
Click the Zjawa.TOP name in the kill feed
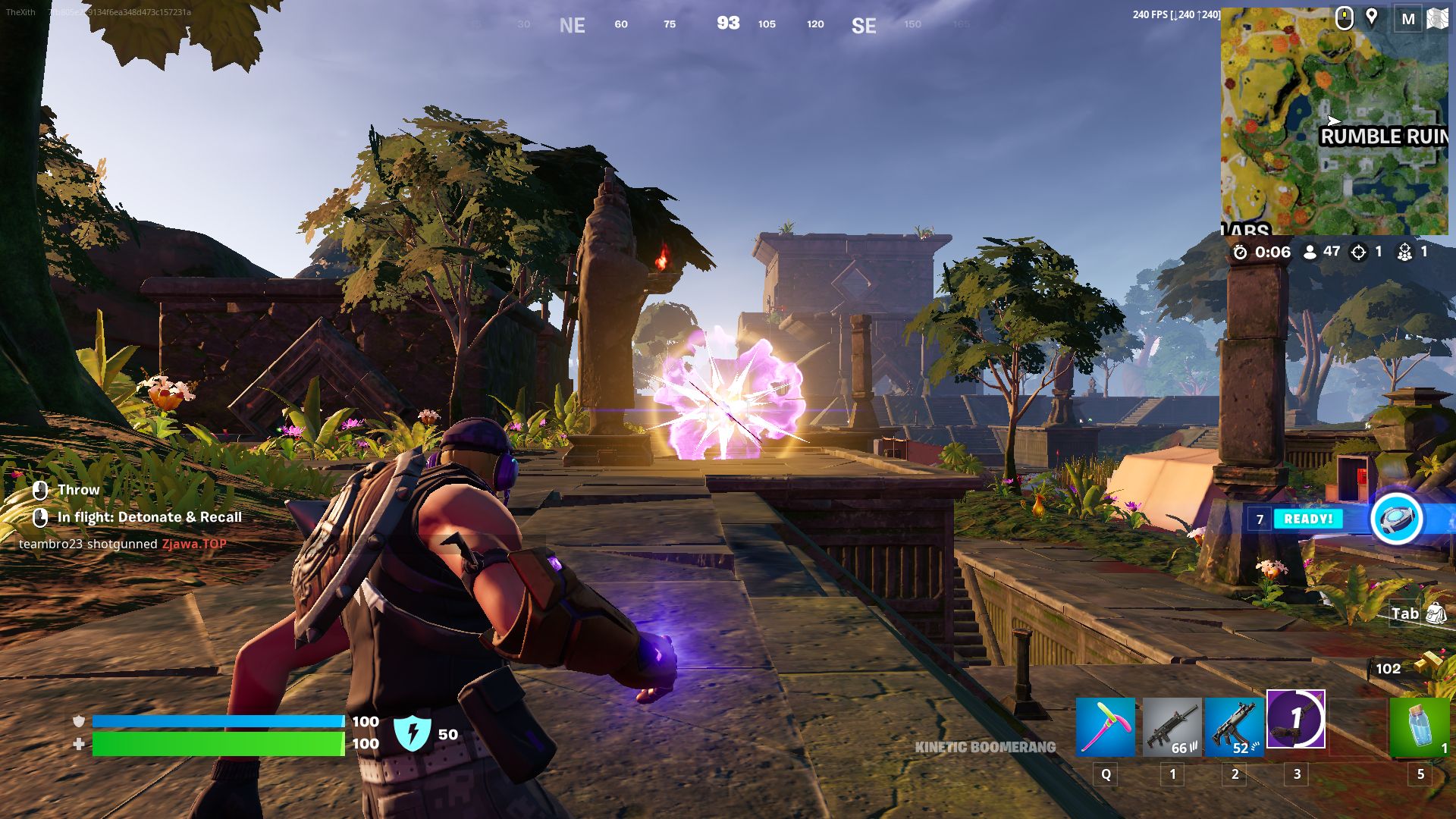(193, 543)
